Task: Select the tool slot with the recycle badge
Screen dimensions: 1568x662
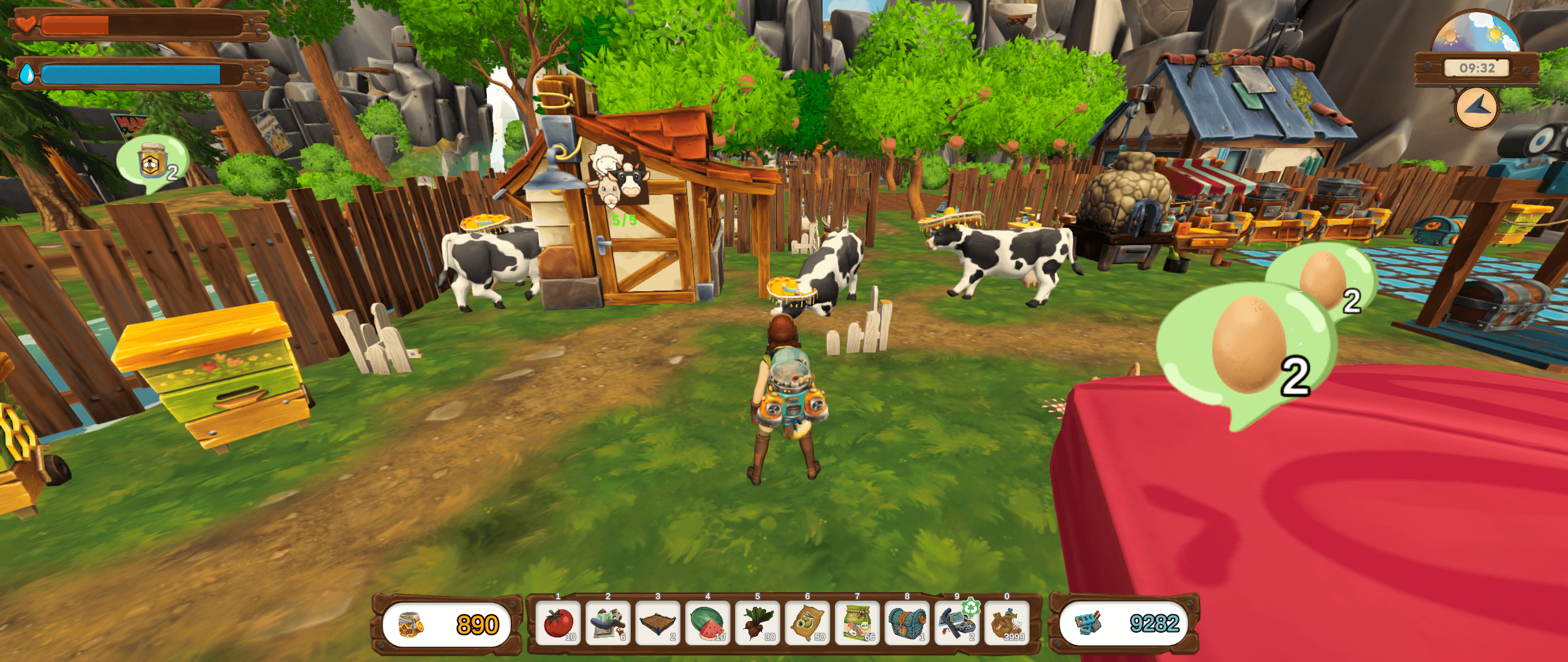Action: [957, 623]
